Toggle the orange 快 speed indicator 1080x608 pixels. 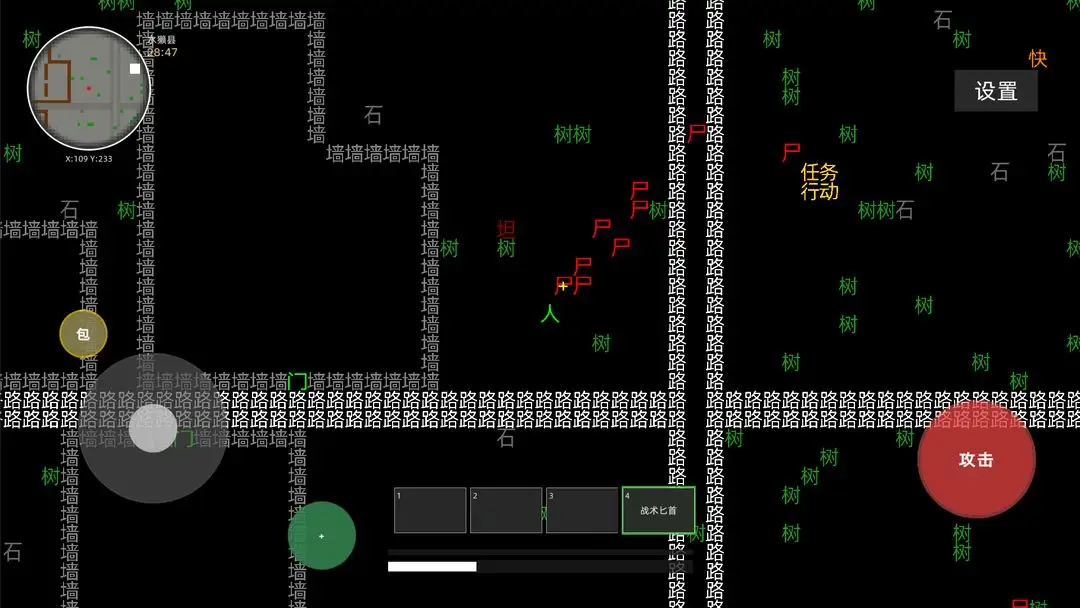point(1038,59)
